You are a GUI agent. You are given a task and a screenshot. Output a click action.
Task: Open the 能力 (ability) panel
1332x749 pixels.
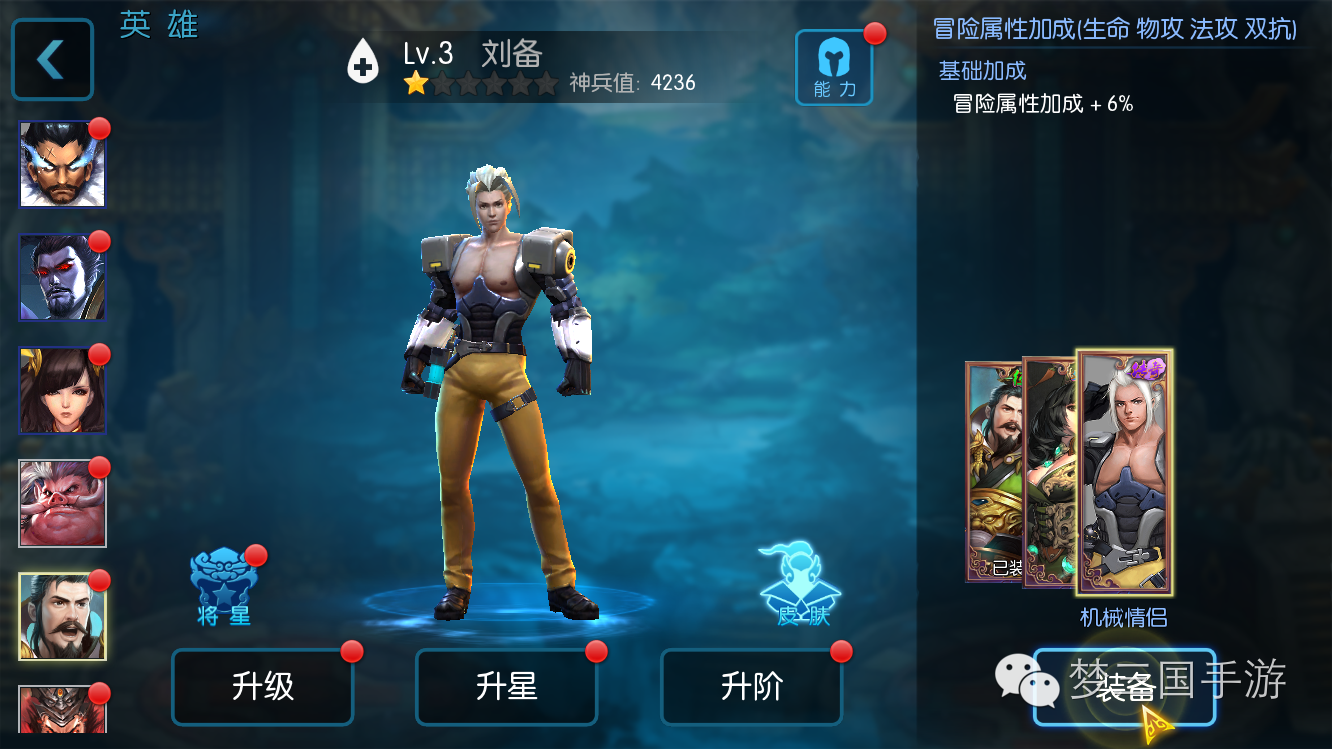834,65
